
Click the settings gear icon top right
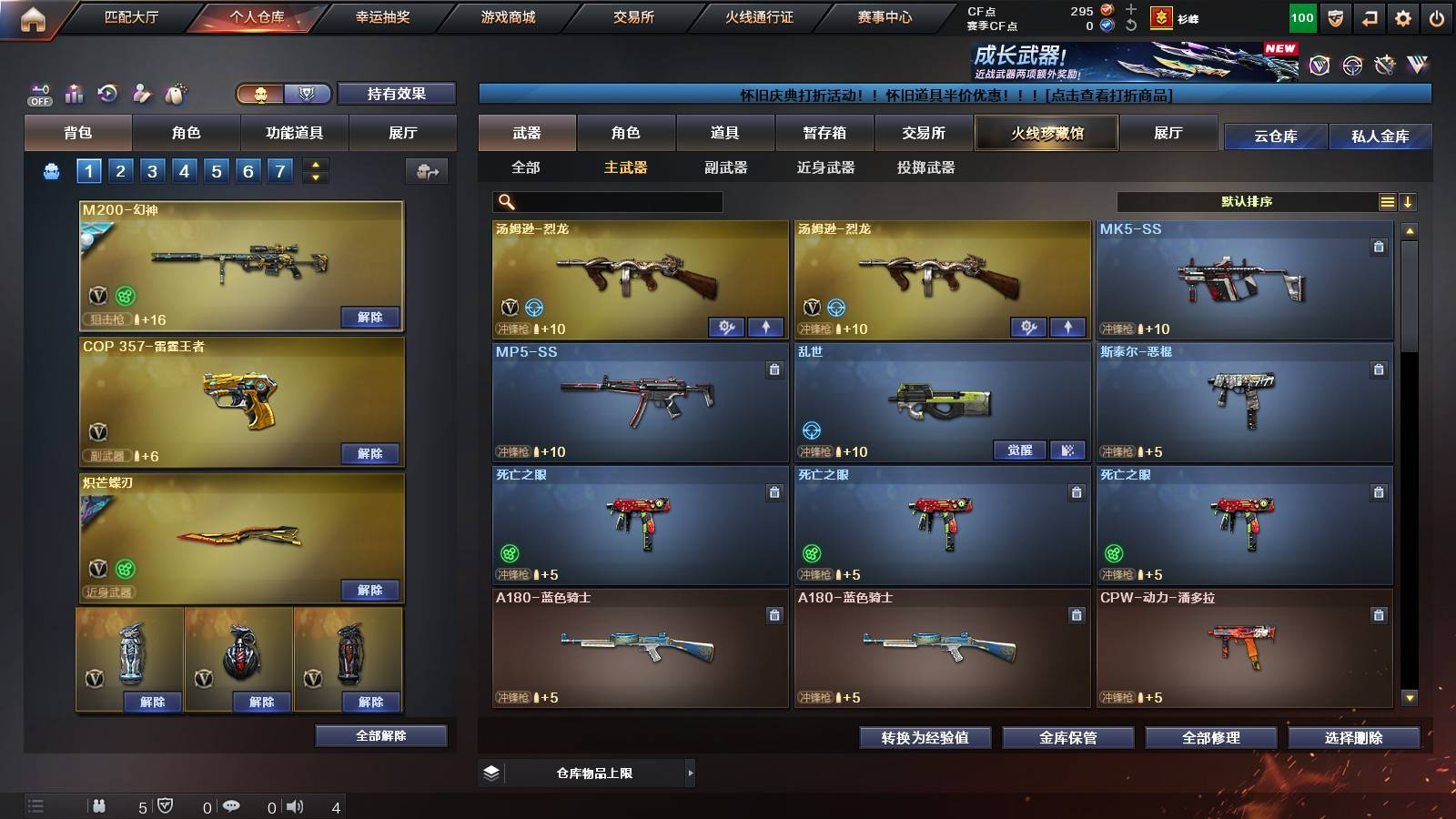tap(1401, 16)
